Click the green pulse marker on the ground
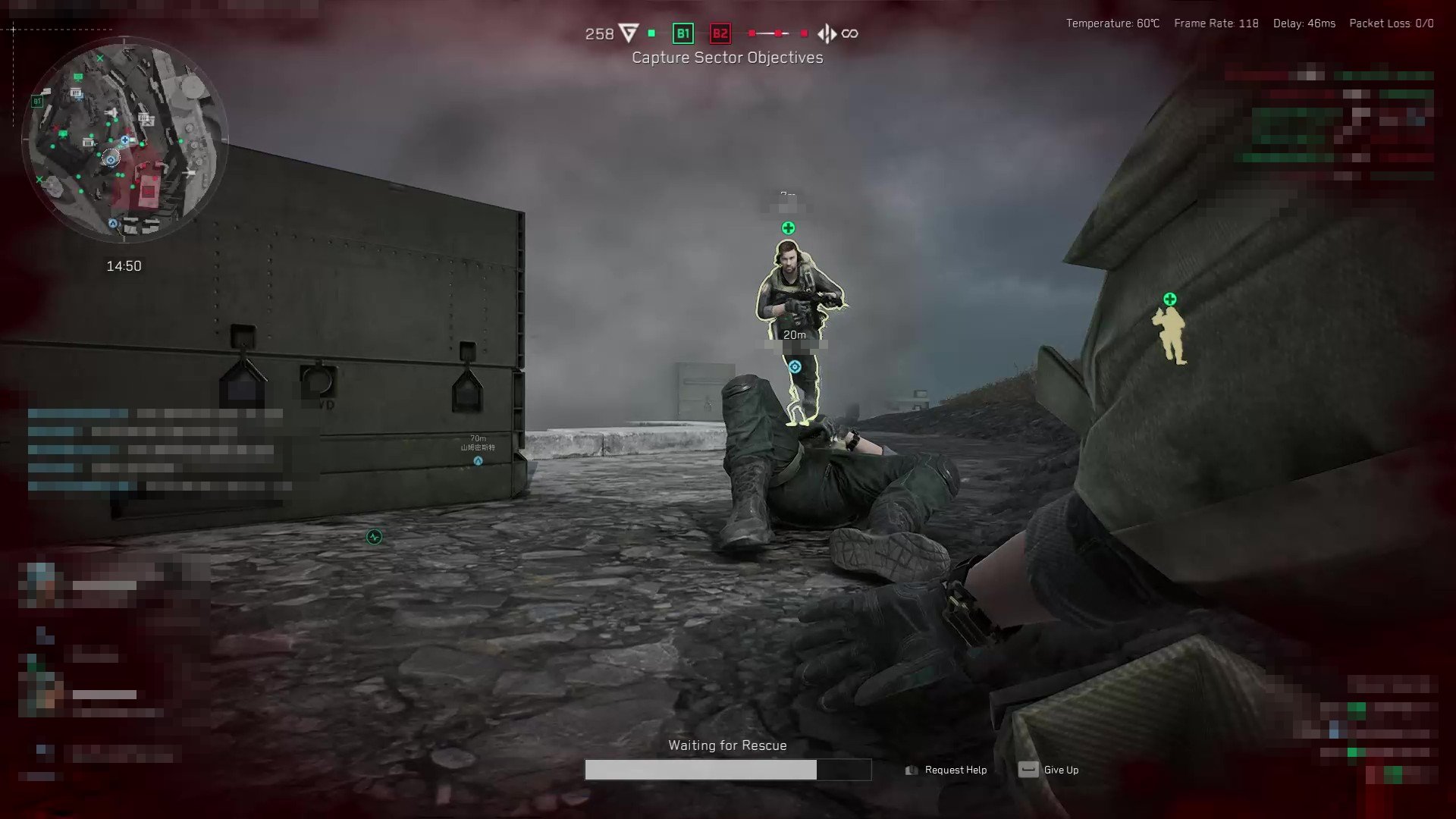The width and height of the screenshot is (1456, 819). [x=375, y=535]
